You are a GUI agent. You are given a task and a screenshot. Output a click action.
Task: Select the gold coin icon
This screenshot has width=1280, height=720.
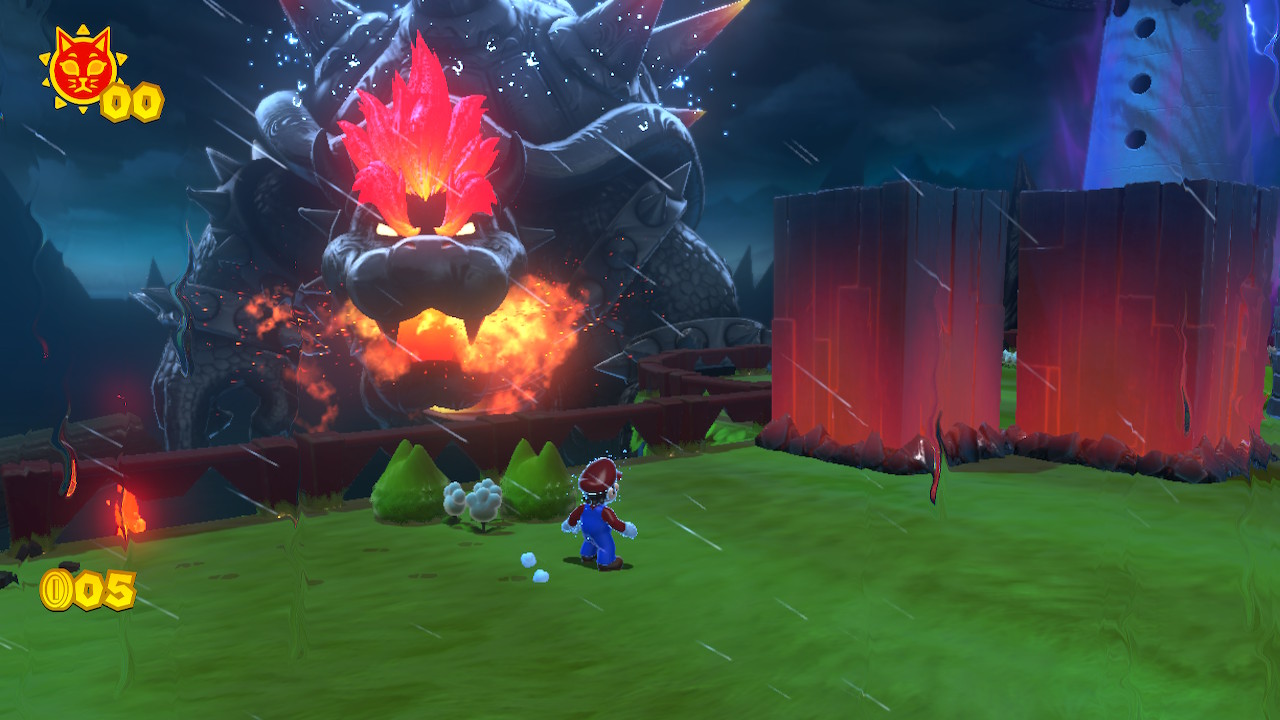pos(57,590)
